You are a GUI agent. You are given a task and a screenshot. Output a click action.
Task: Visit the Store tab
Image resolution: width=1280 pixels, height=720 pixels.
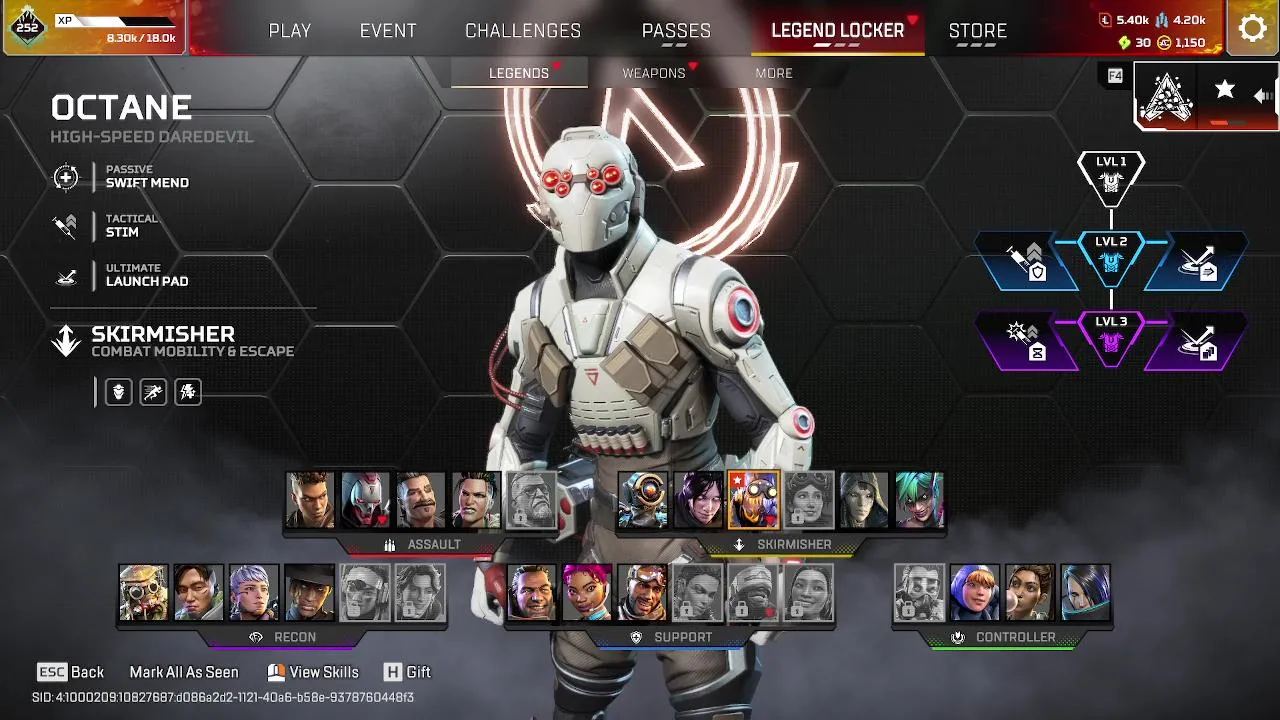(977, 31)
